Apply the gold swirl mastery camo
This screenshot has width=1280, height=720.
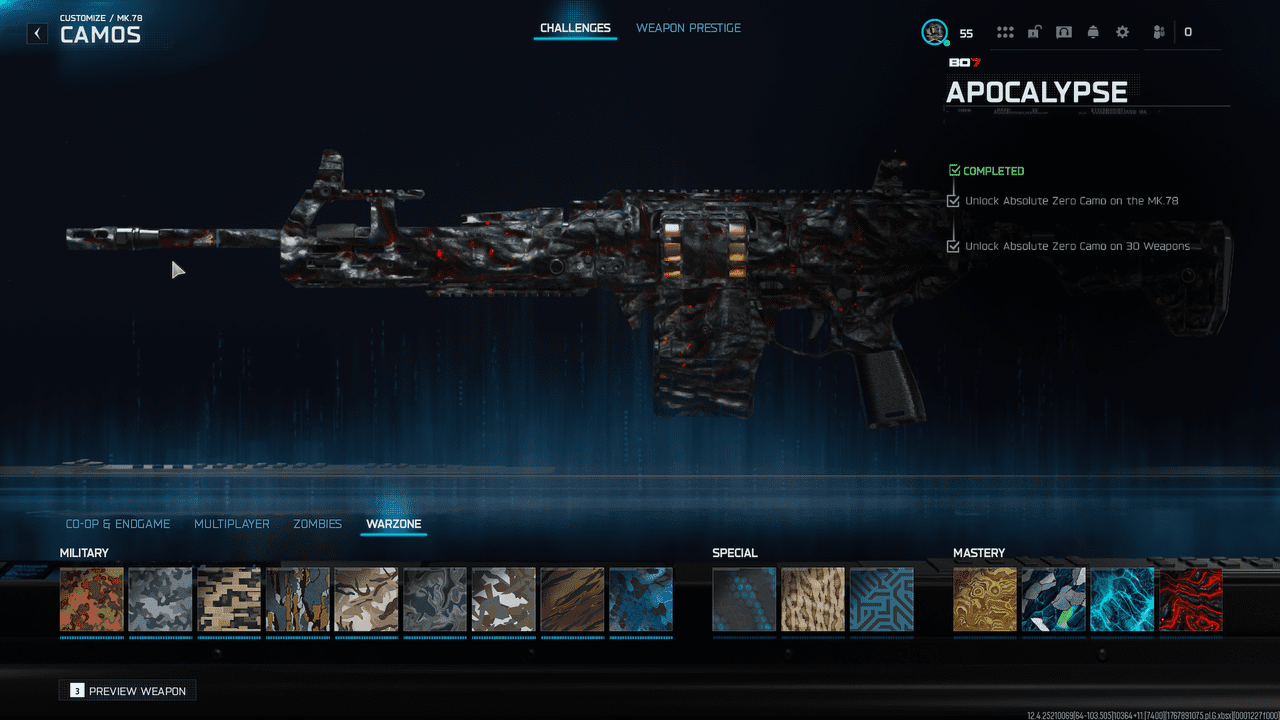click(985, 600)
